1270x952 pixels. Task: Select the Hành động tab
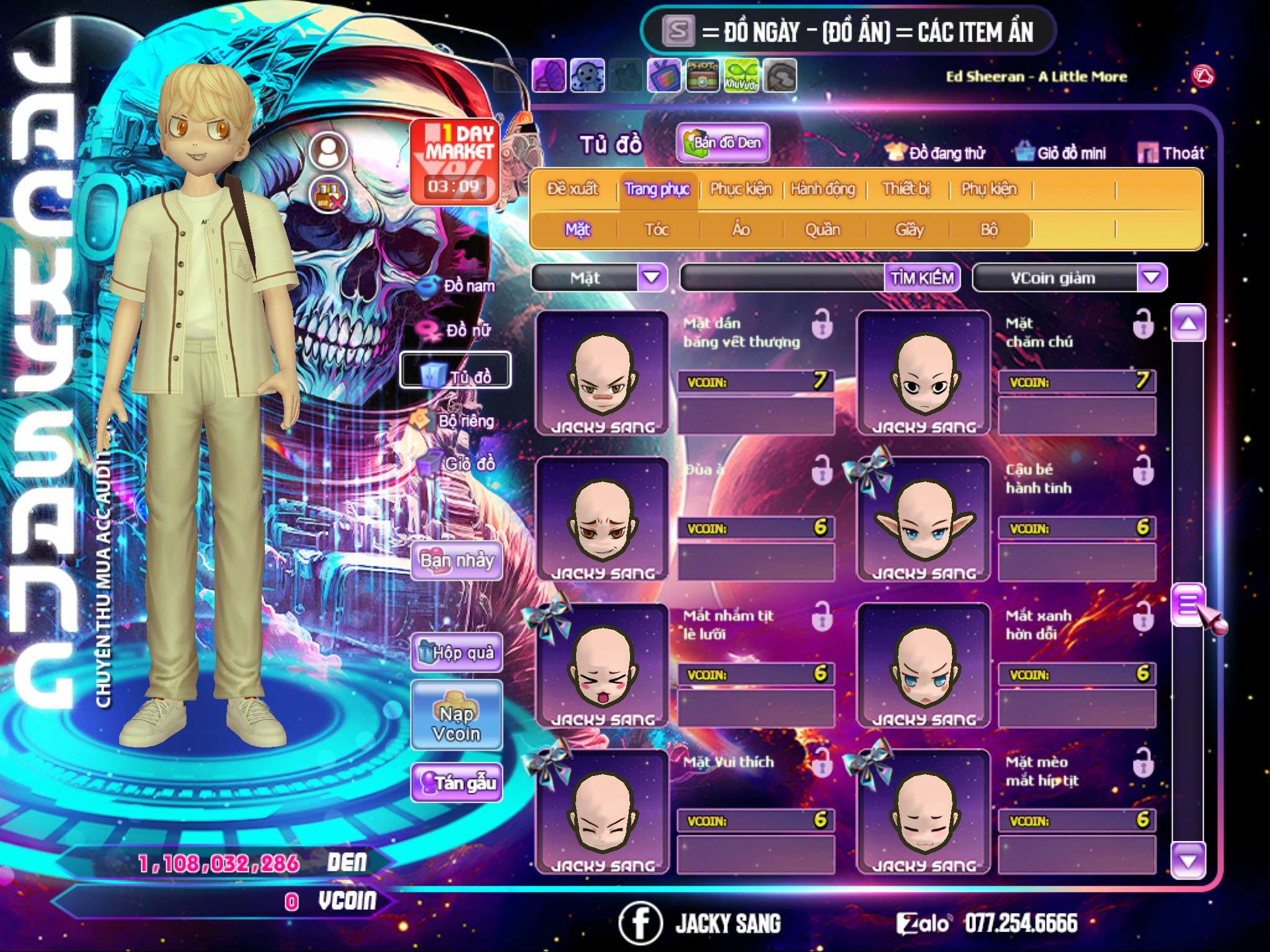point(822,189)
